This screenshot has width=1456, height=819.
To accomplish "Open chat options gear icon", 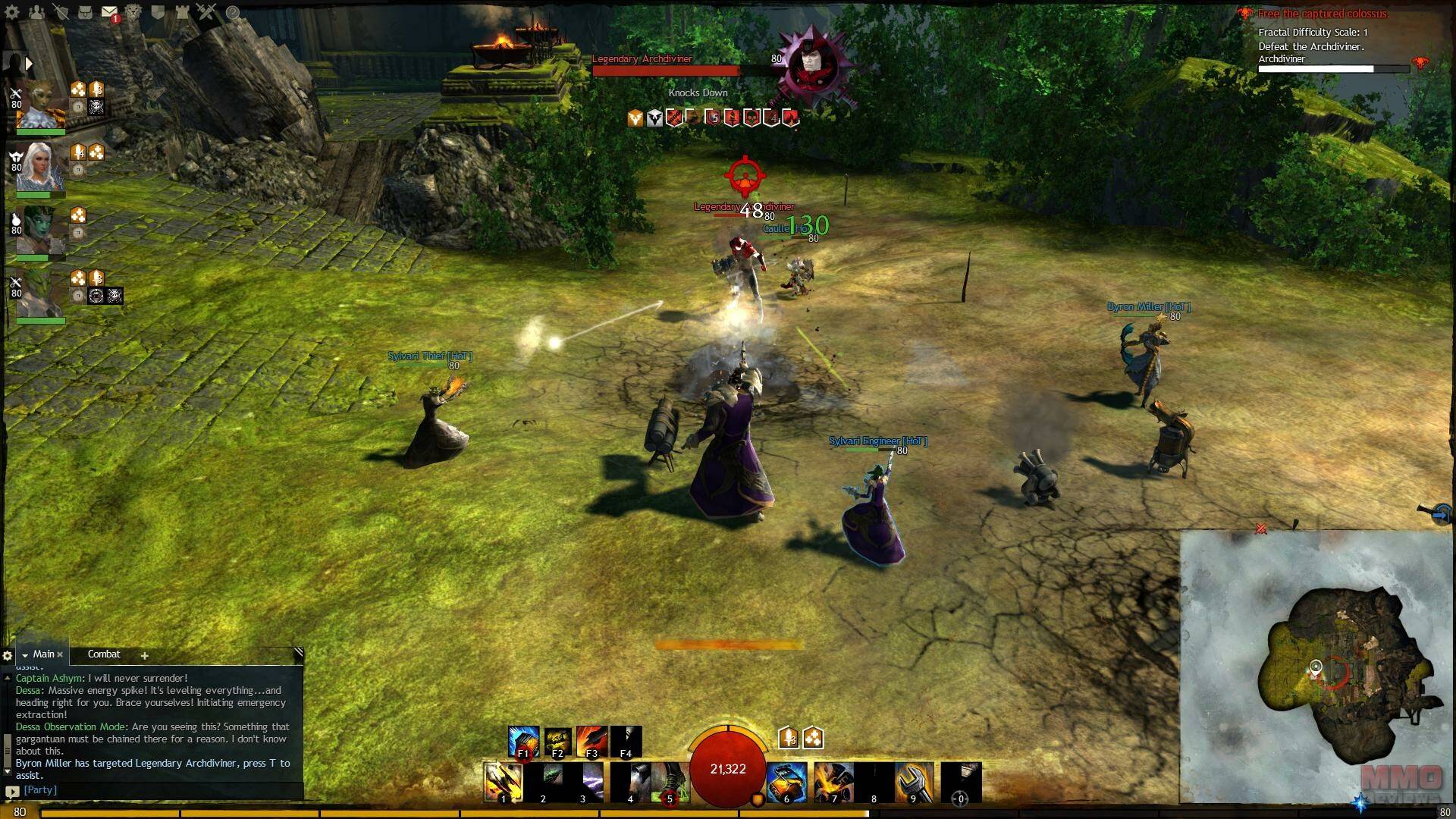I will click(8, 655).
